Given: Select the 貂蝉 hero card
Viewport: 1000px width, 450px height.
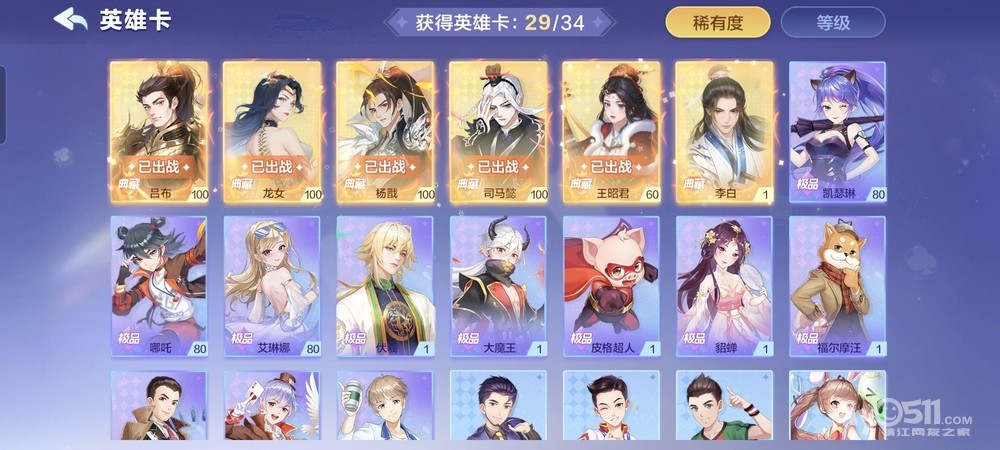Looking at the screenshot, I should pos(724,285).
